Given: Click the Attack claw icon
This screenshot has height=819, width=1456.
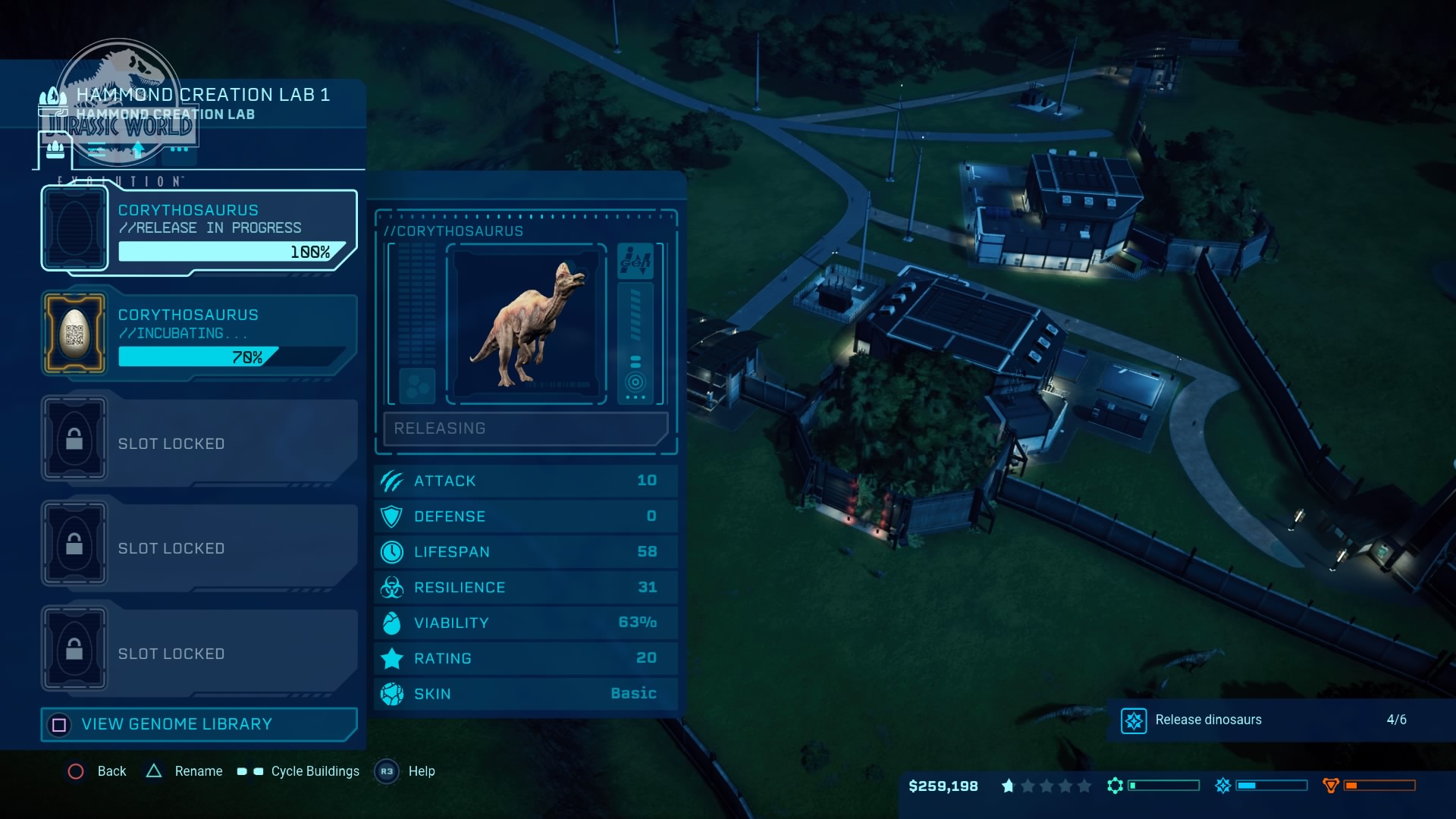Looking at the screenshot, I should coord(391,480).
